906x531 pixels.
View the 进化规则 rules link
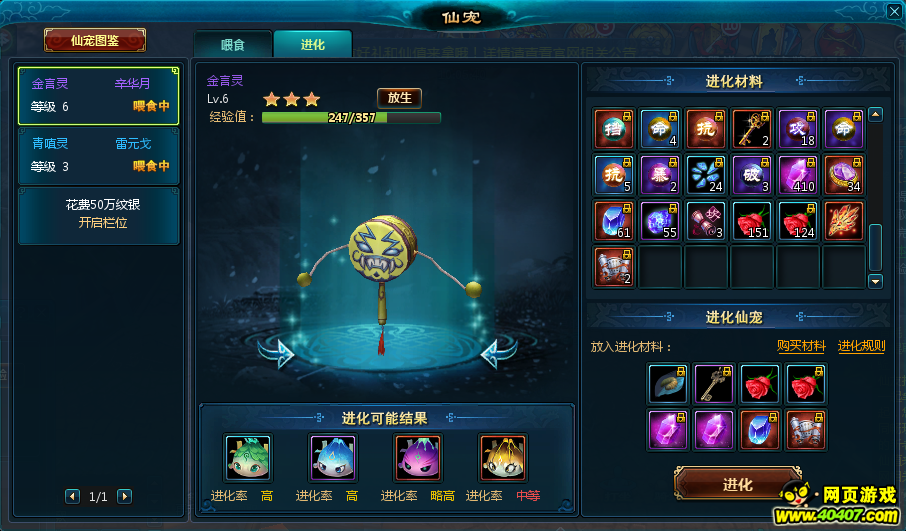point(861,346)
